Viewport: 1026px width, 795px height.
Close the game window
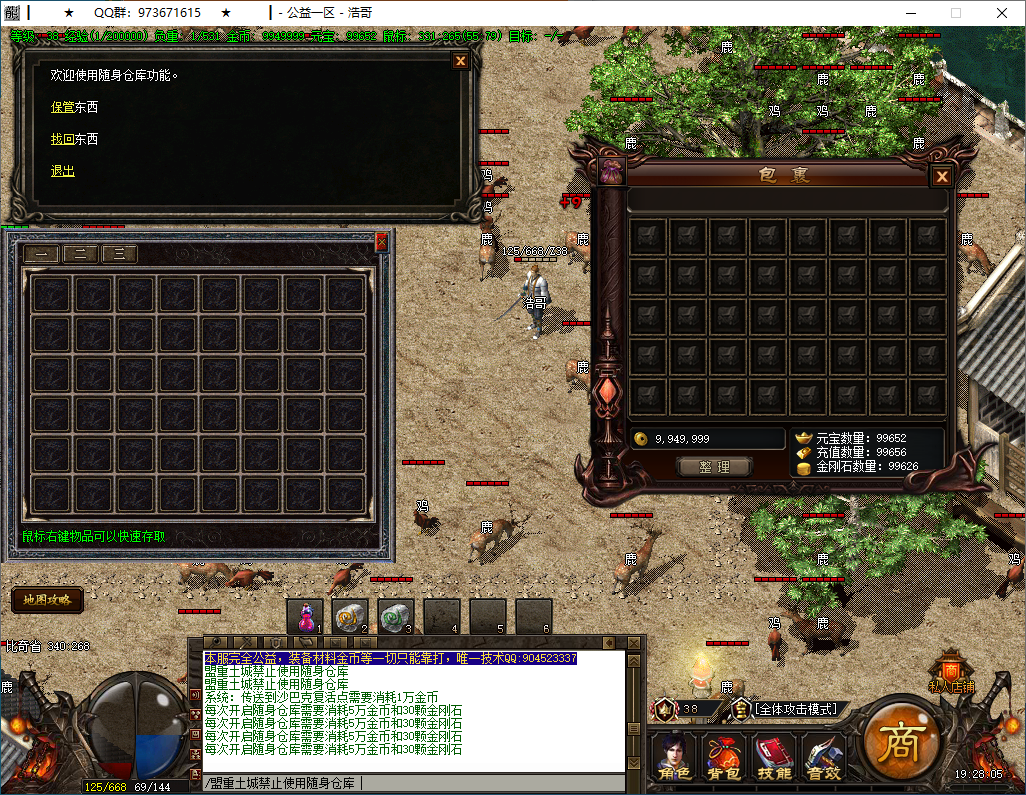pos(1001,13)
